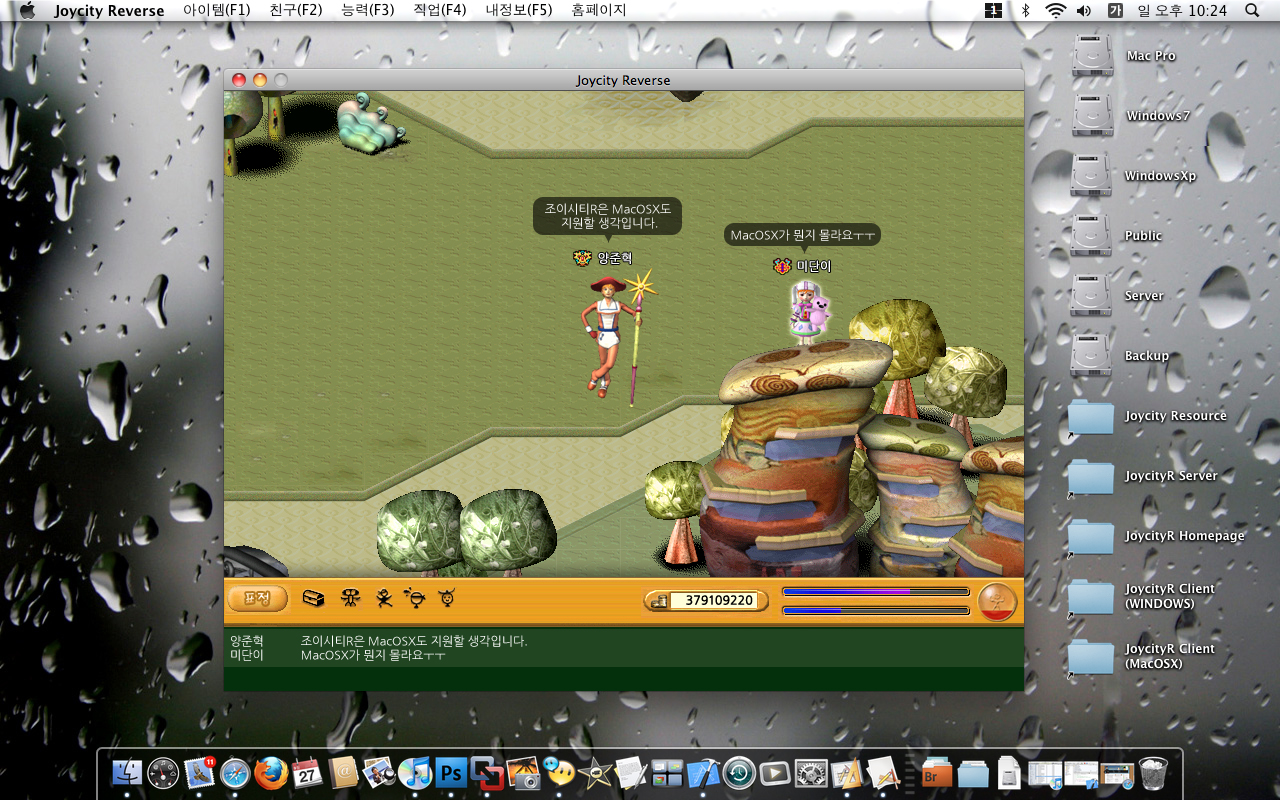Select the round head with antenna icon
The width and height of the screenshot is (1280, 800).
point(414,598)
